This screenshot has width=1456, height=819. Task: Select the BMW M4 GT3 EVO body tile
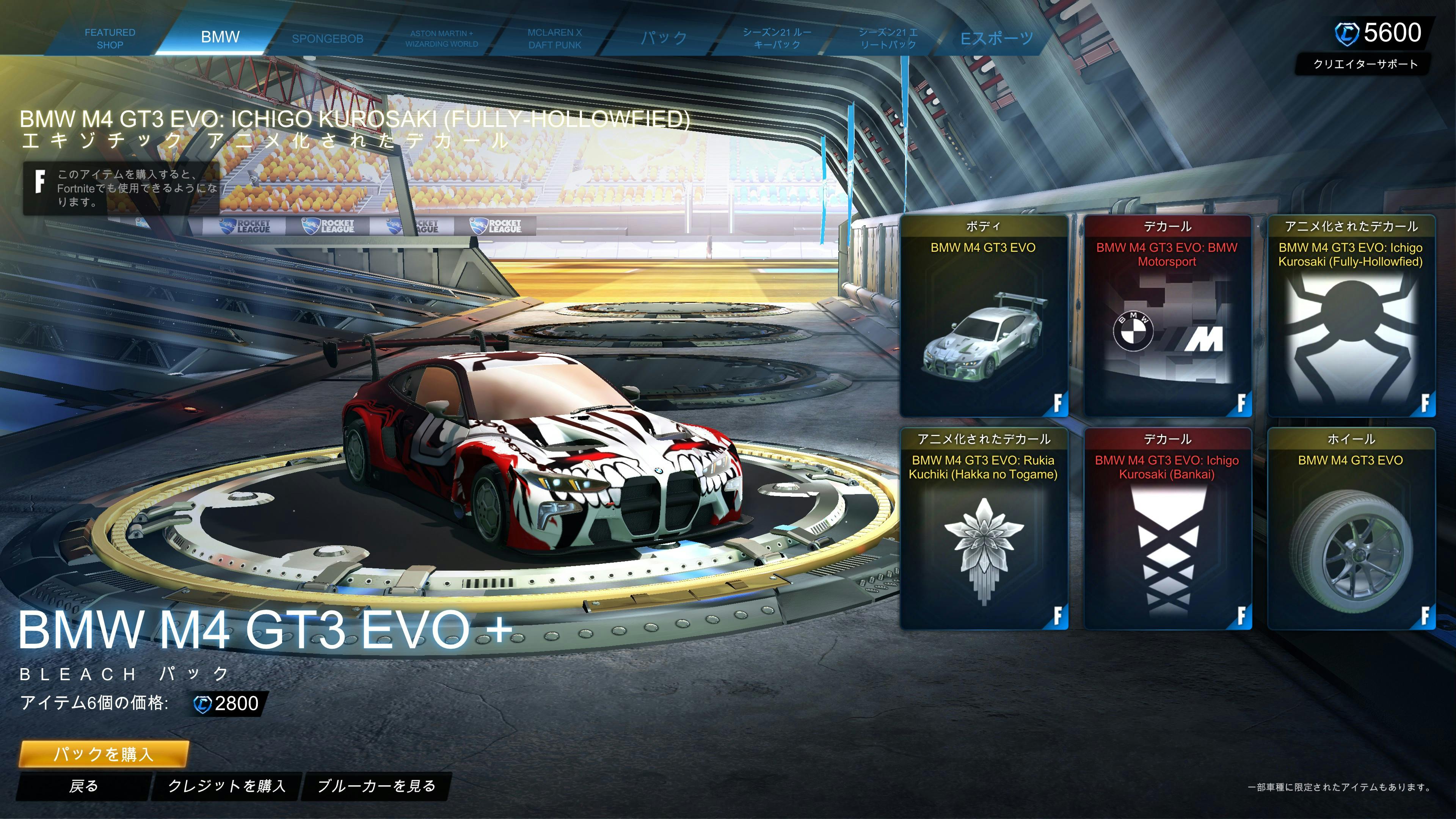click(983, 317)
